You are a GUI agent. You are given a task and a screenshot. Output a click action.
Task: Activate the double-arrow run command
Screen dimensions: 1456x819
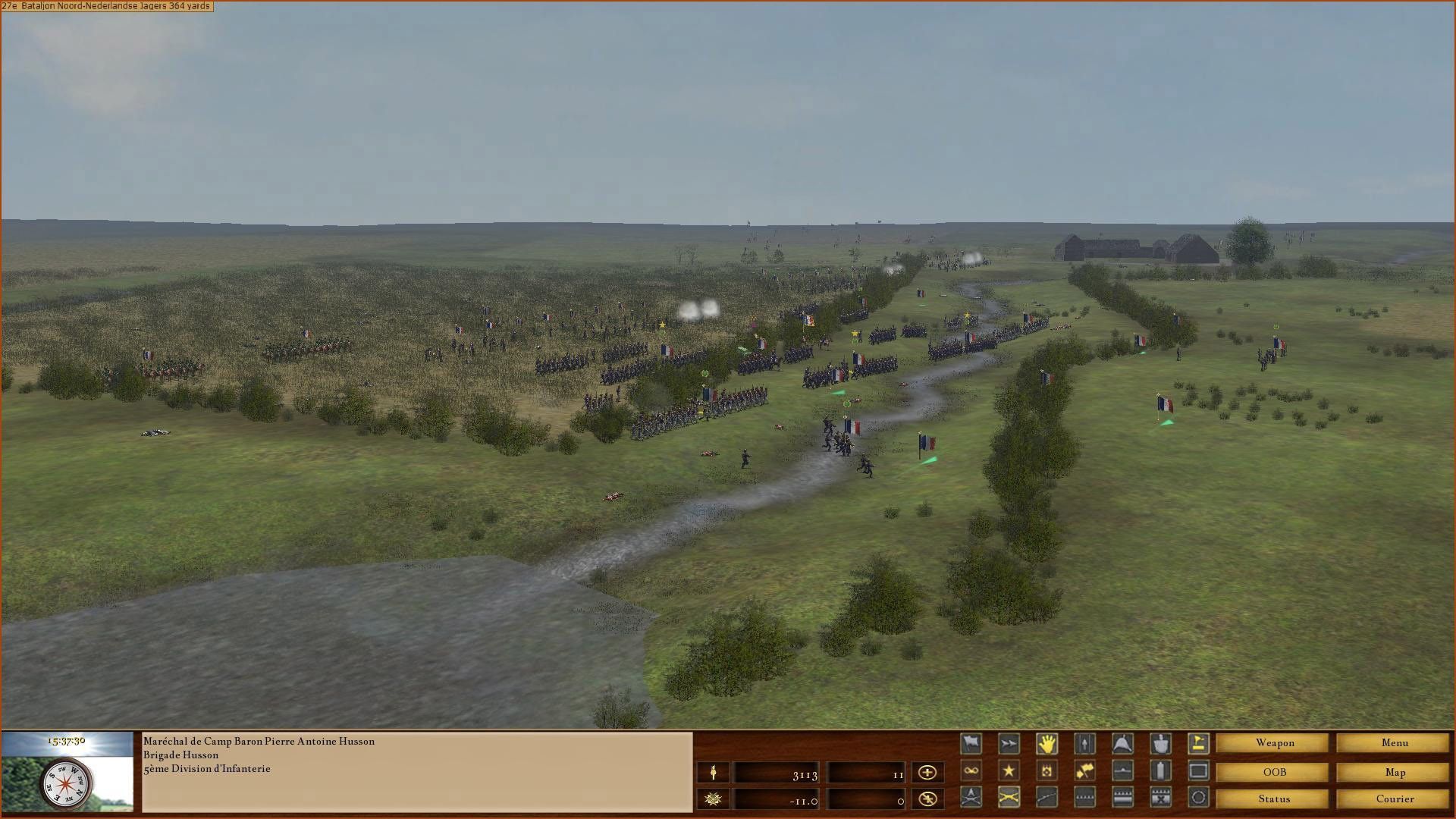pyautogui.click(x=1009, y=744)
